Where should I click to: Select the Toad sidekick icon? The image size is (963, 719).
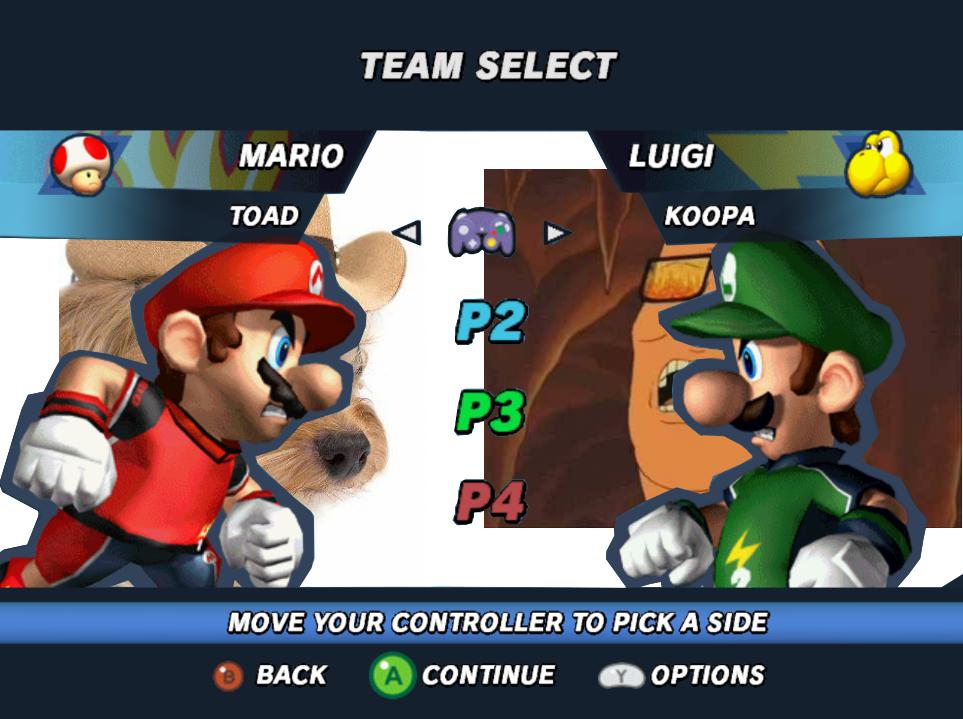click(x=81, y=165)
